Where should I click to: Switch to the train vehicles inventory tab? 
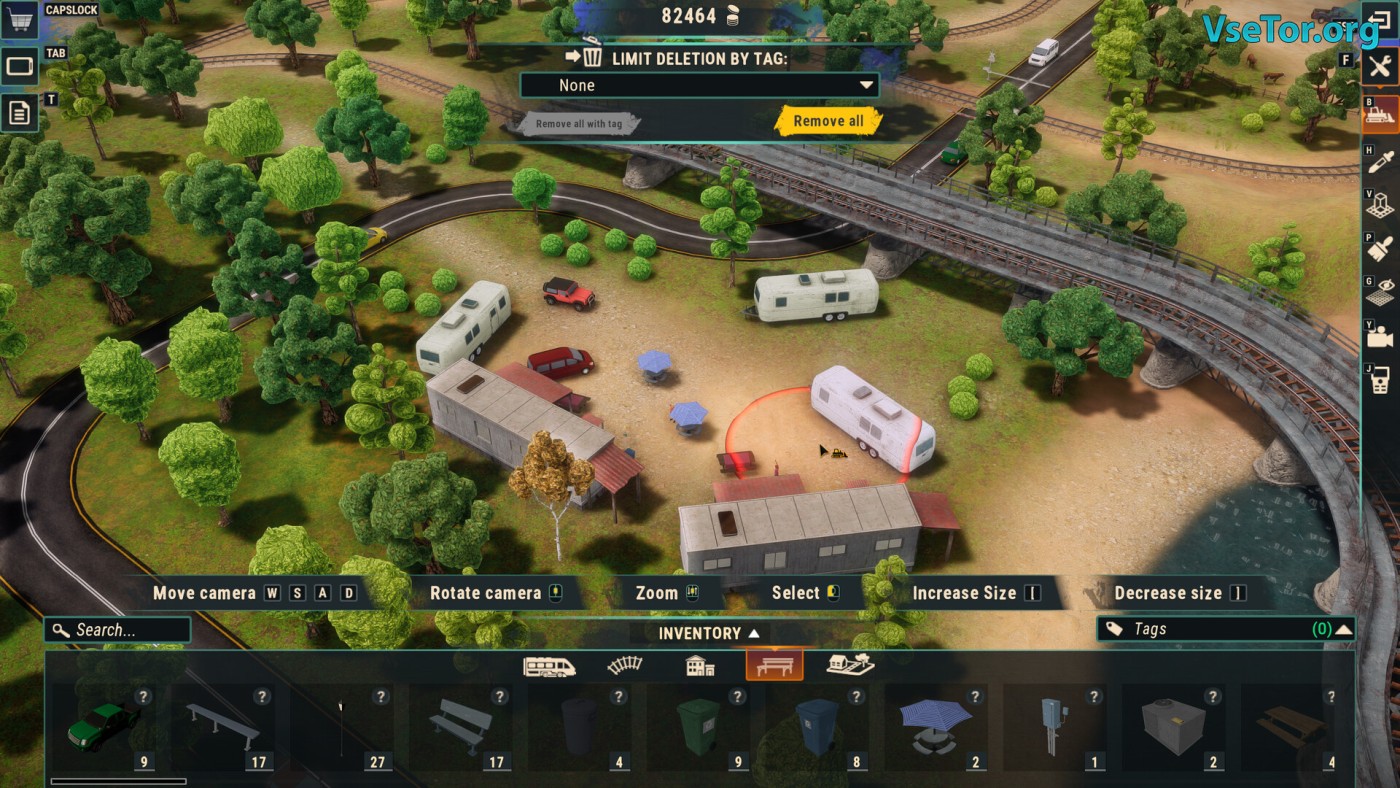pyautogui.click(x=549, y=665)
